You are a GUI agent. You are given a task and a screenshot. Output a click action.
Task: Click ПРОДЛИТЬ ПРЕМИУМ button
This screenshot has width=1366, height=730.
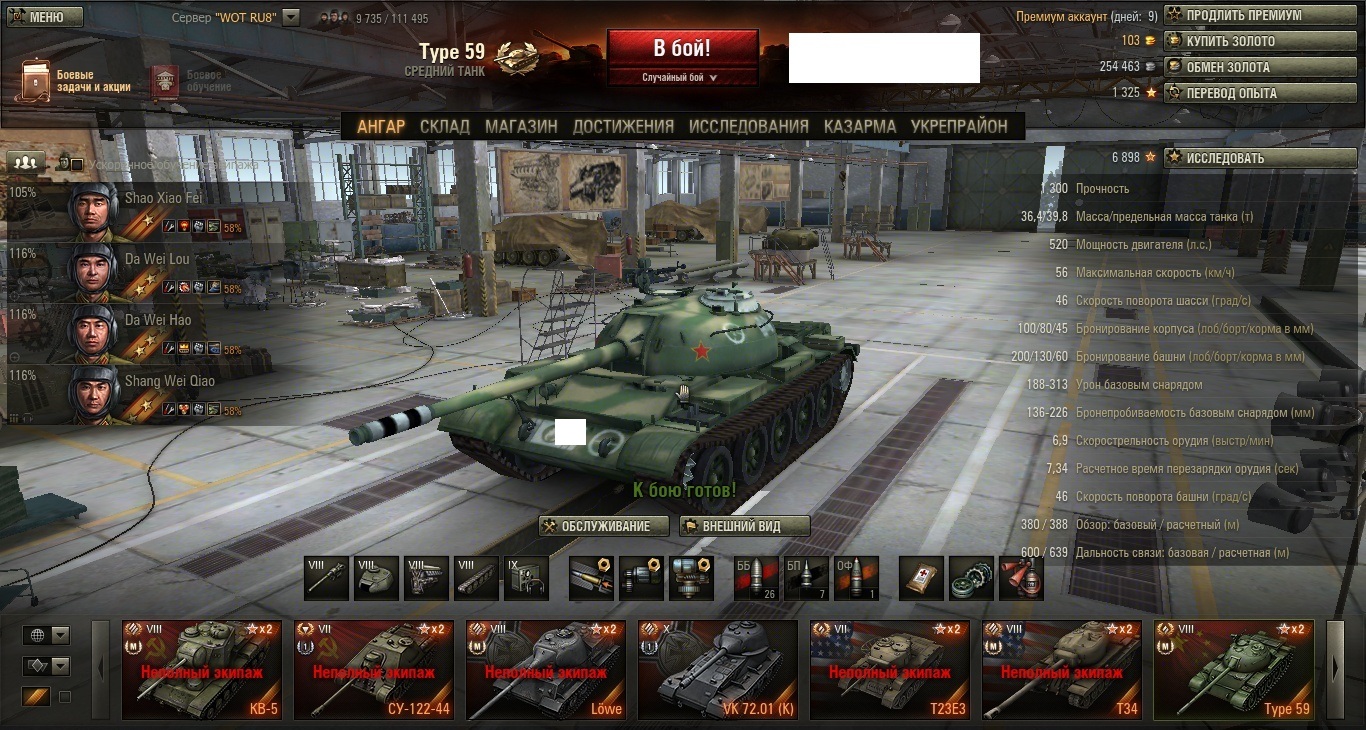(x=1258, y=16)
